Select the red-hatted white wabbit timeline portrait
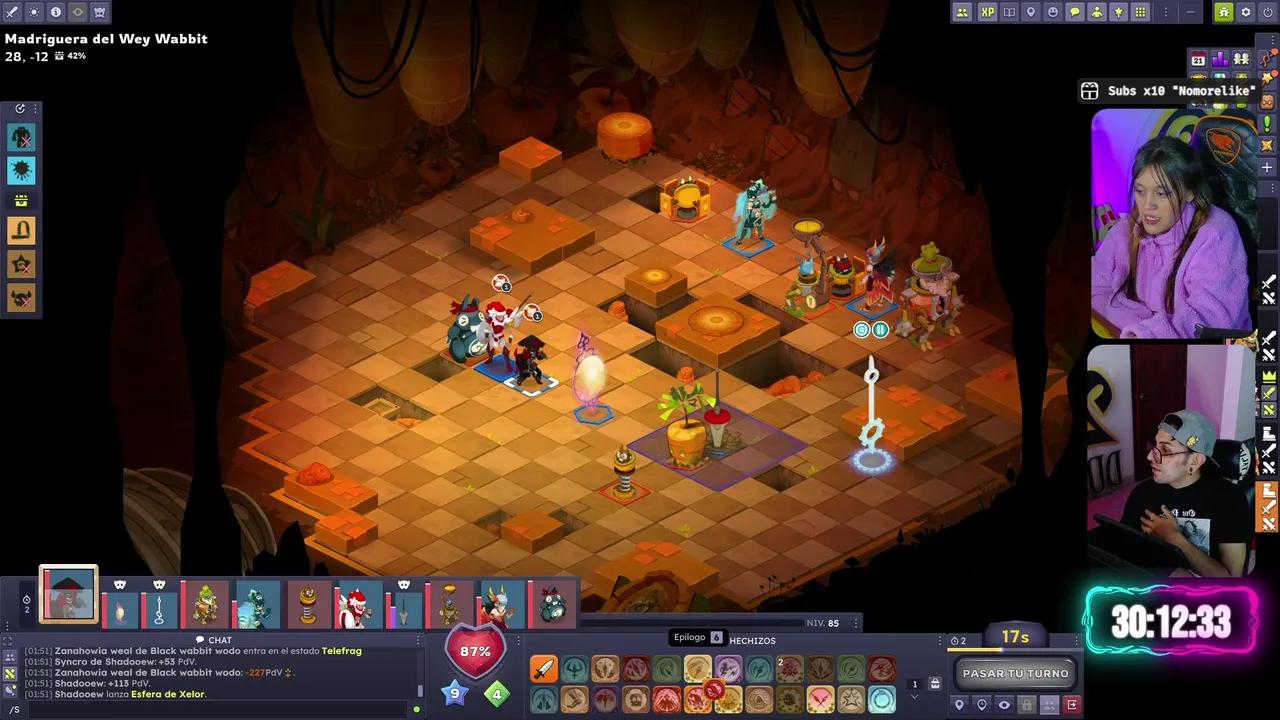The image size is (1280, 720). 355,604
